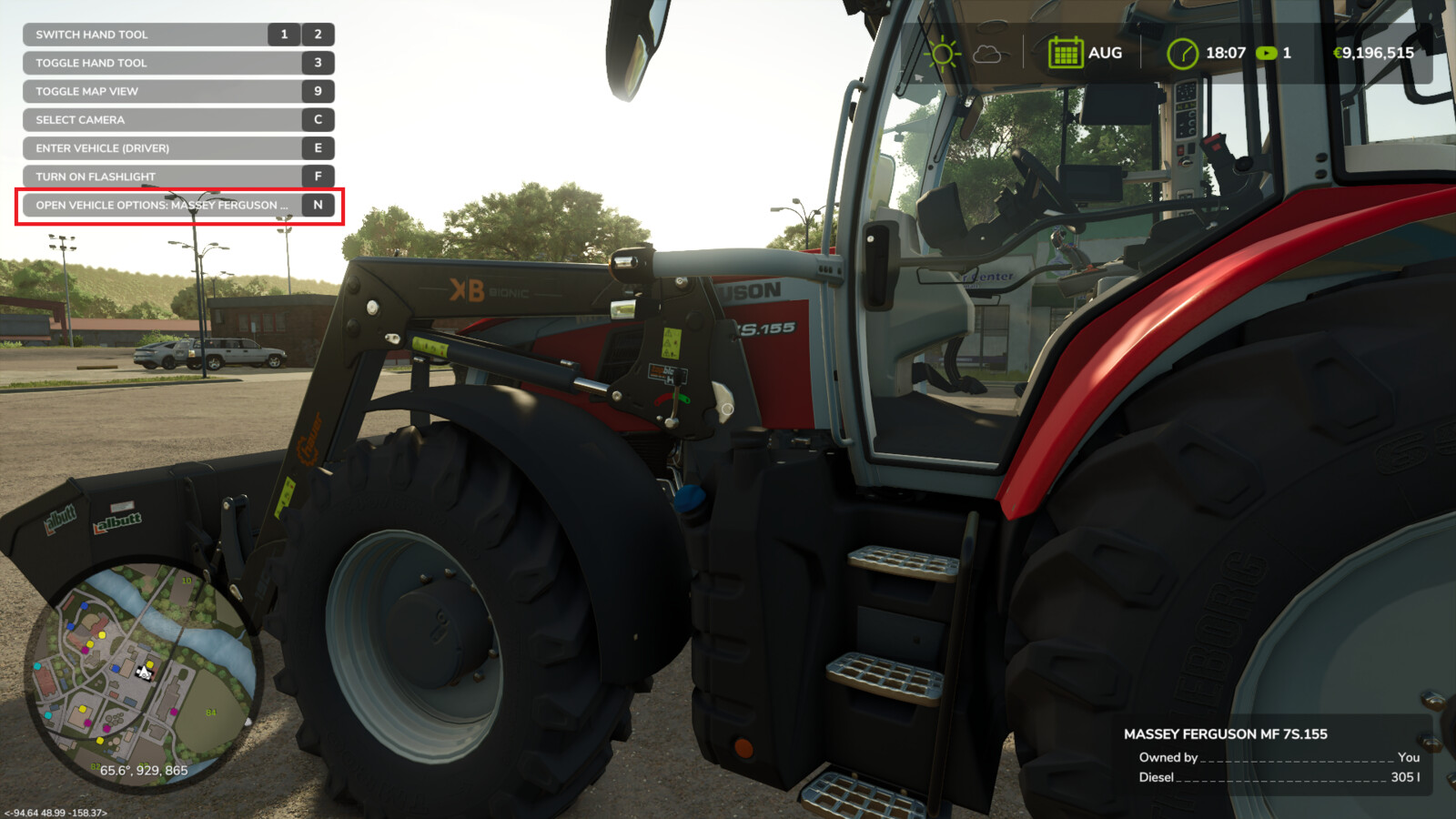
Task: Click the green play speed icon beside 18:07
Action: (x=1267, y=53)
